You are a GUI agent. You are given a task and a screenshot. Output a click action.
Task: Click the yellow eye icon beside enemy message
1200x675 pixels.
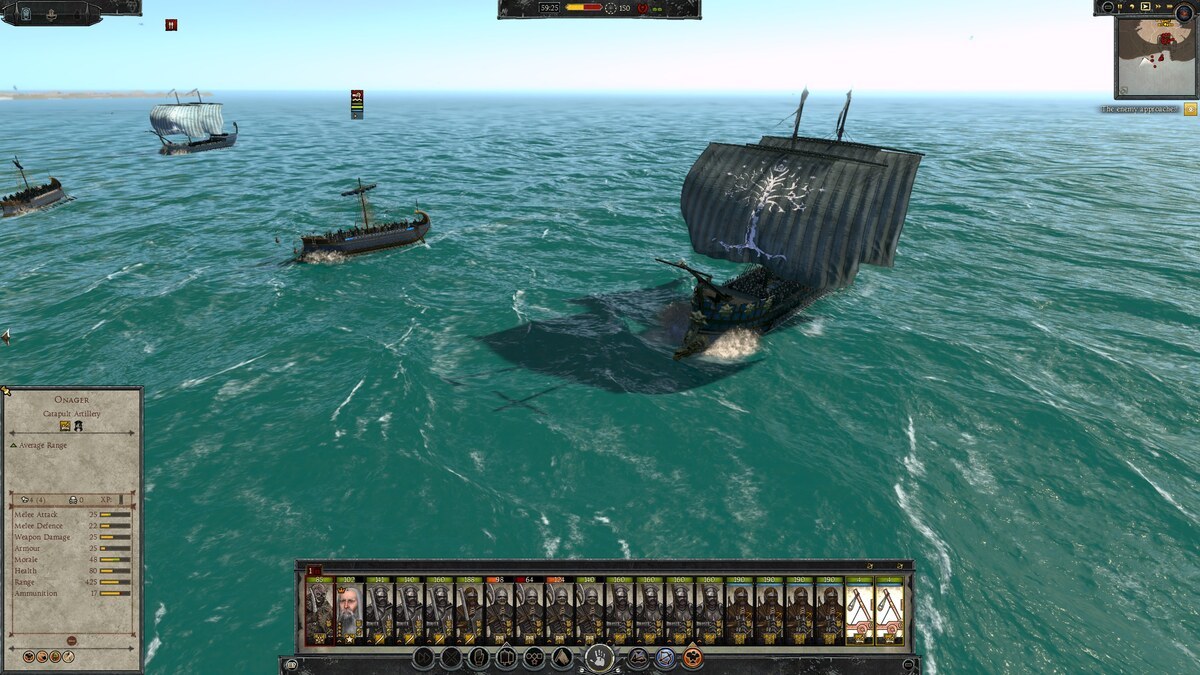click(x=1190, y=109)
